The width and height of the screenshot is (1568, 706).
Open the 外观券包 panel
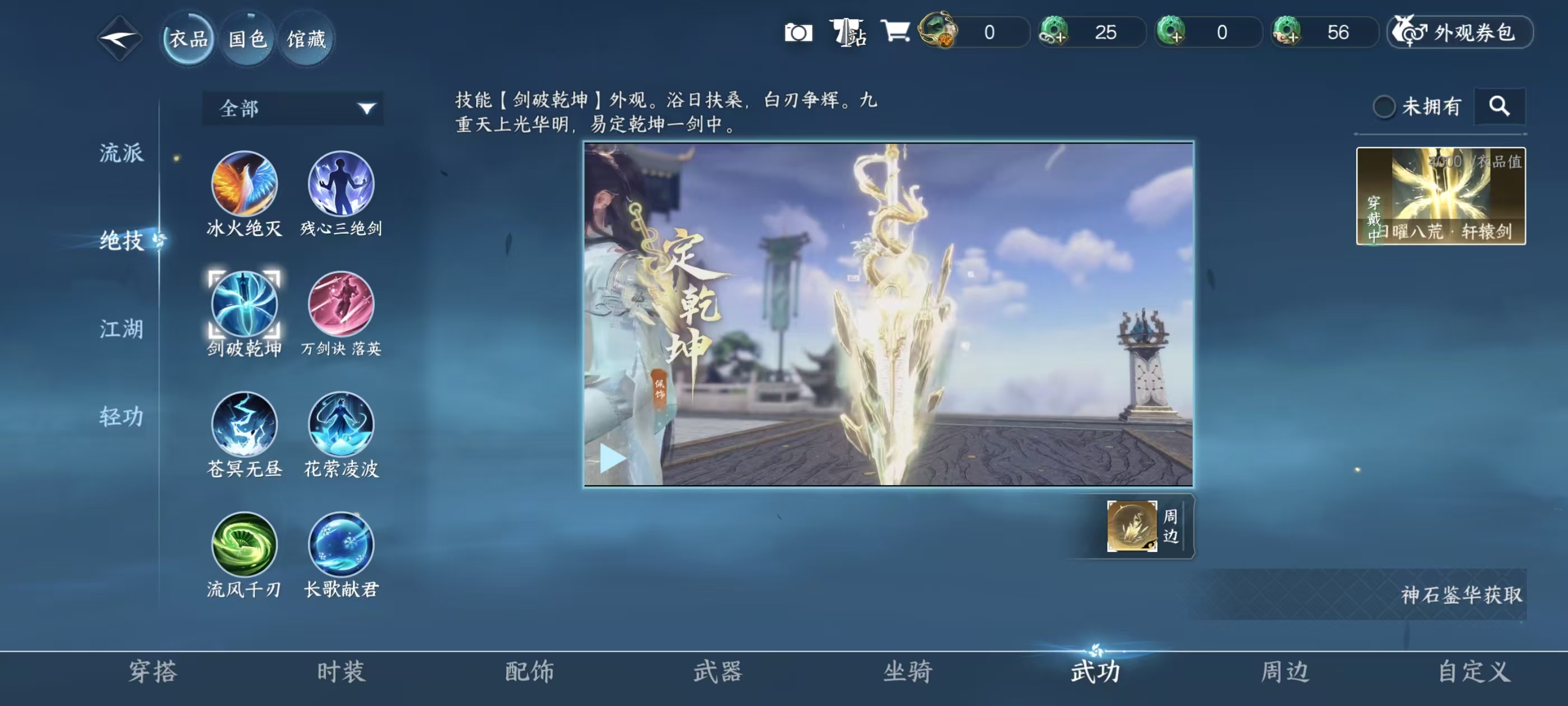coord(1460,34)
